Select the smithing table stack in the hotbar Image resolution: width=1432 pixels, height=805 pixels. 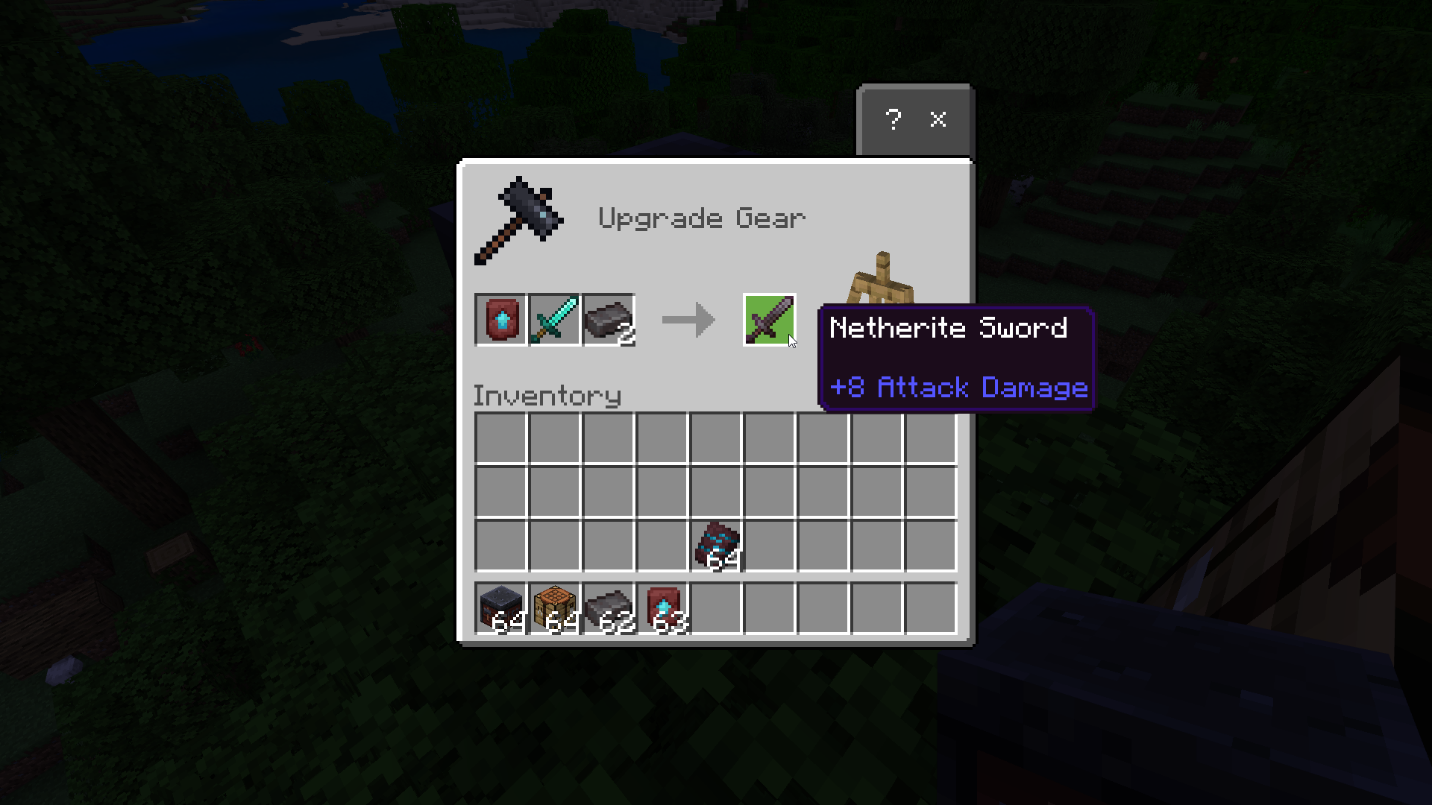500,608
